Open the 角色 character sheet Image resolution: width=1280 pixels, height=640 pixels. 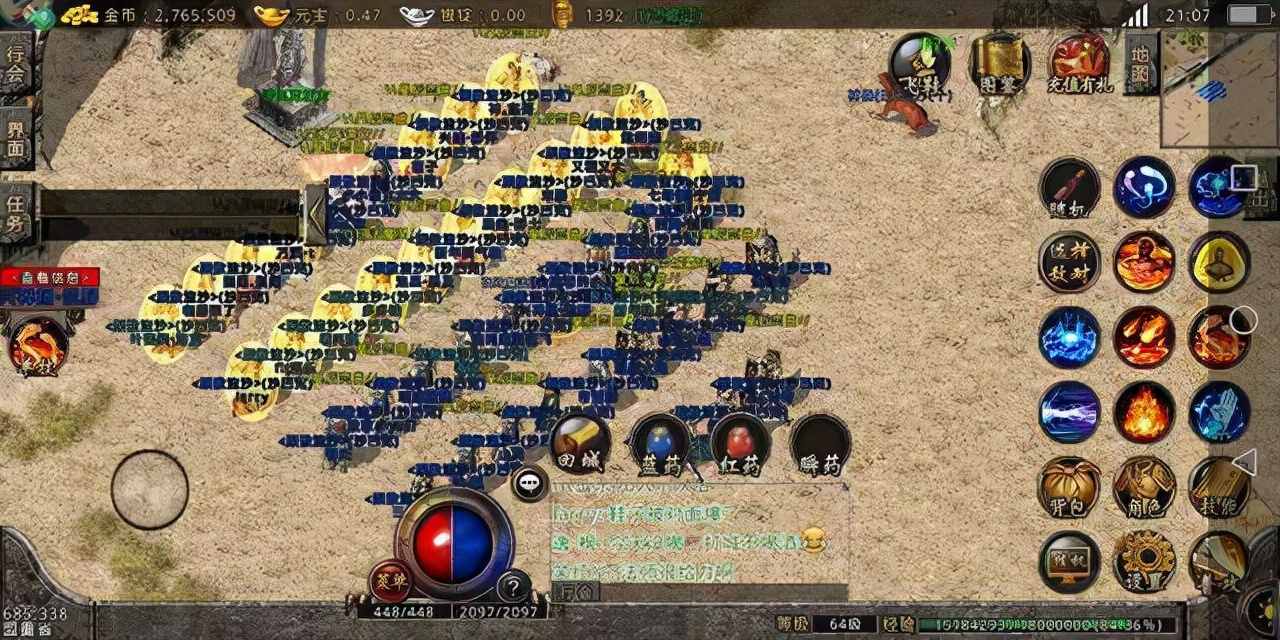(x=1144, y=487)
